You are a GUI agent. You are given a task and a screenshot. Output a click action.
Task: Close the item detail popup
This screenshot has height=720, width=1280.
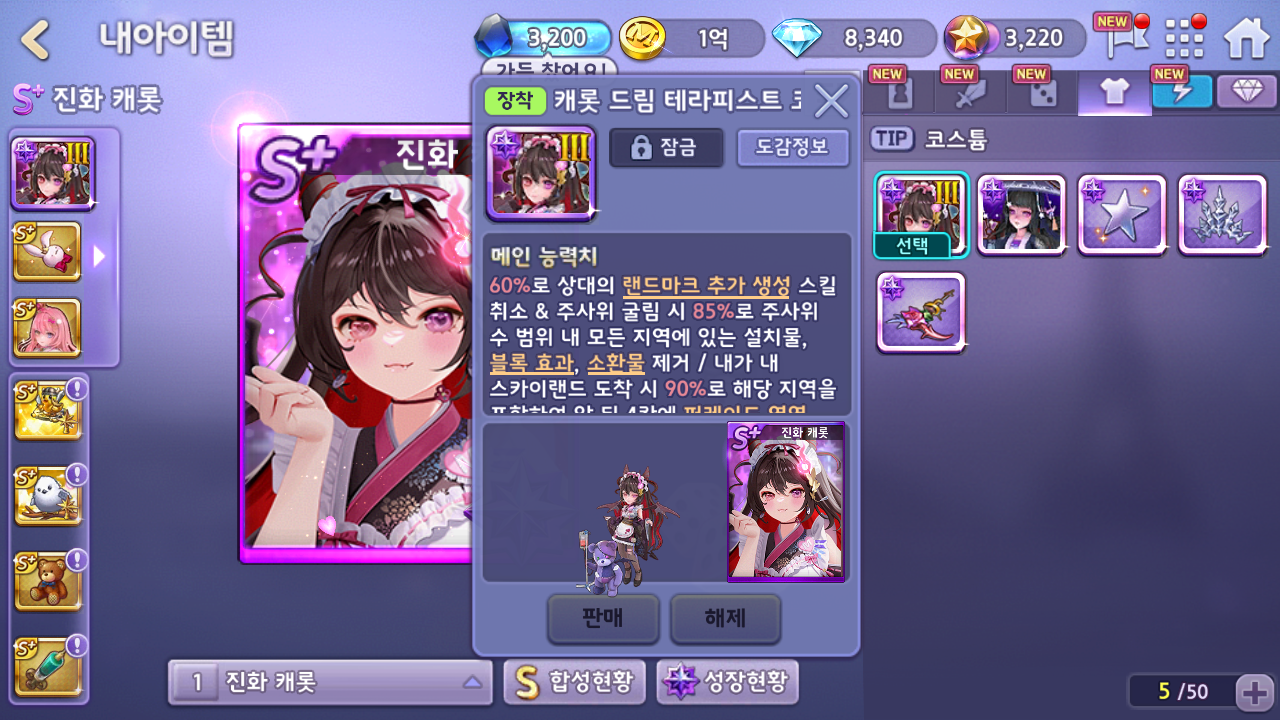point(831,100)
